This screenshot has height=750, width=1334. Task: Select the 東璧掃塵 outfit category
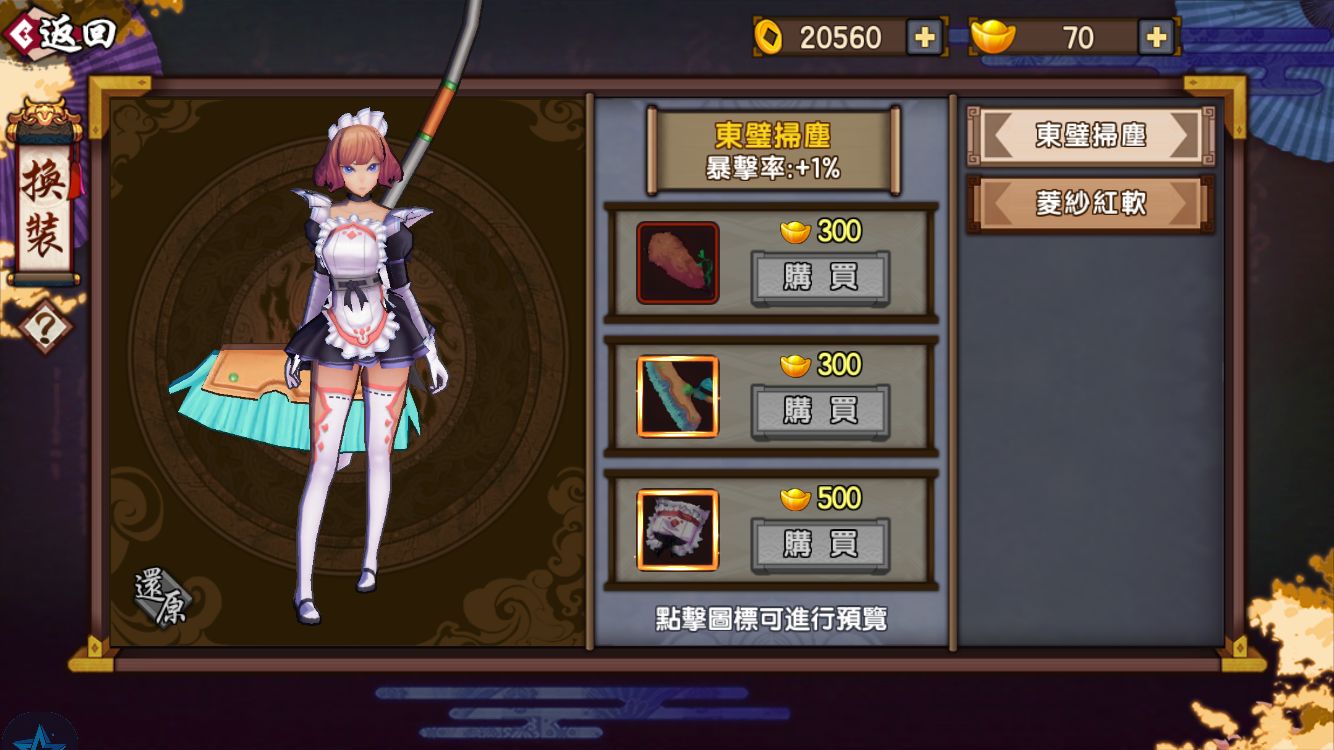coord(1087,135)
